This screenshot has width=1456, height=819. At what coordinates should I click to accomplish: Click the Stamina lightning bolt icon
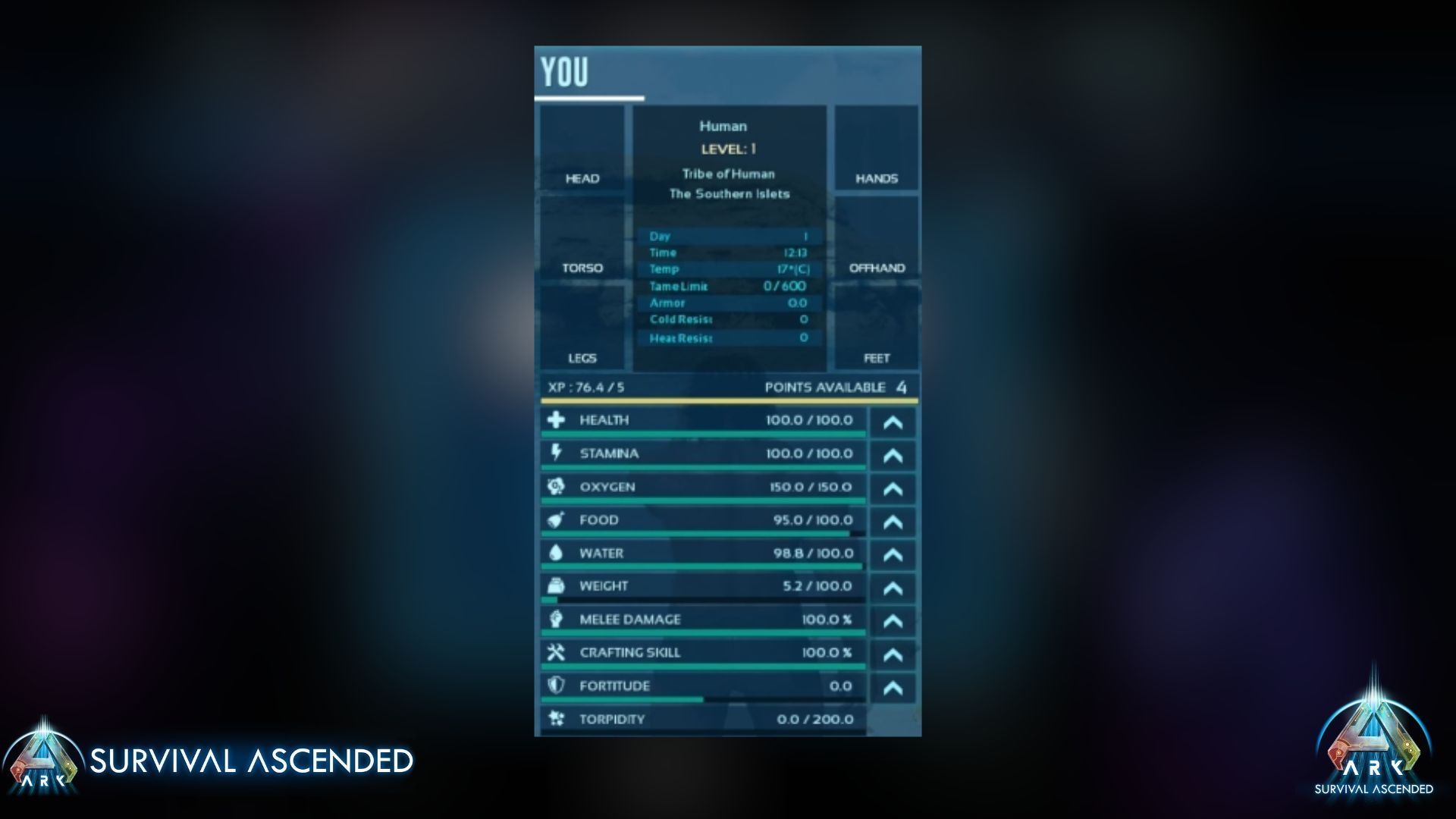[557, 453]
